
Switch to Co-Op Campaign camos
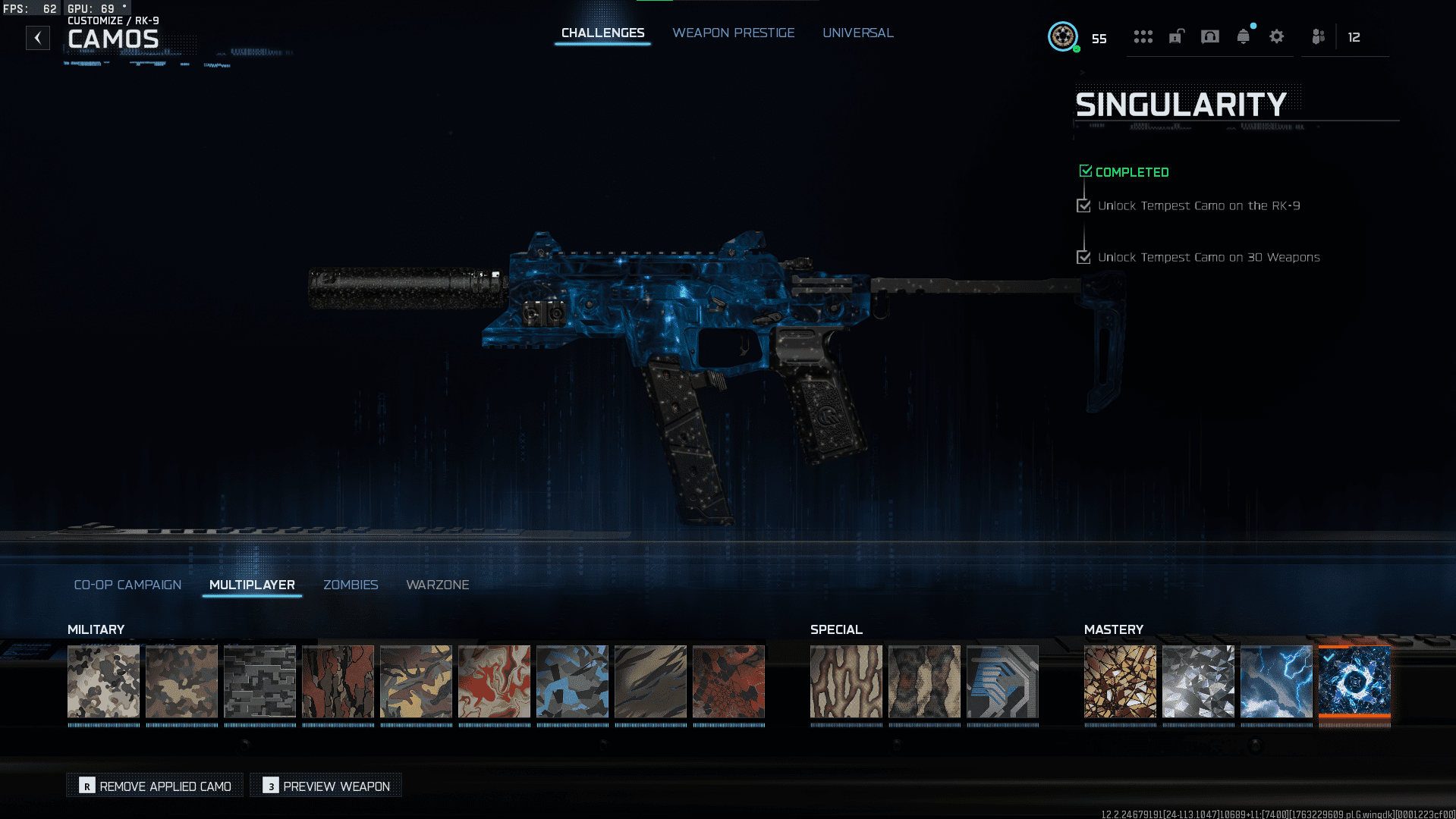[127, 585]
